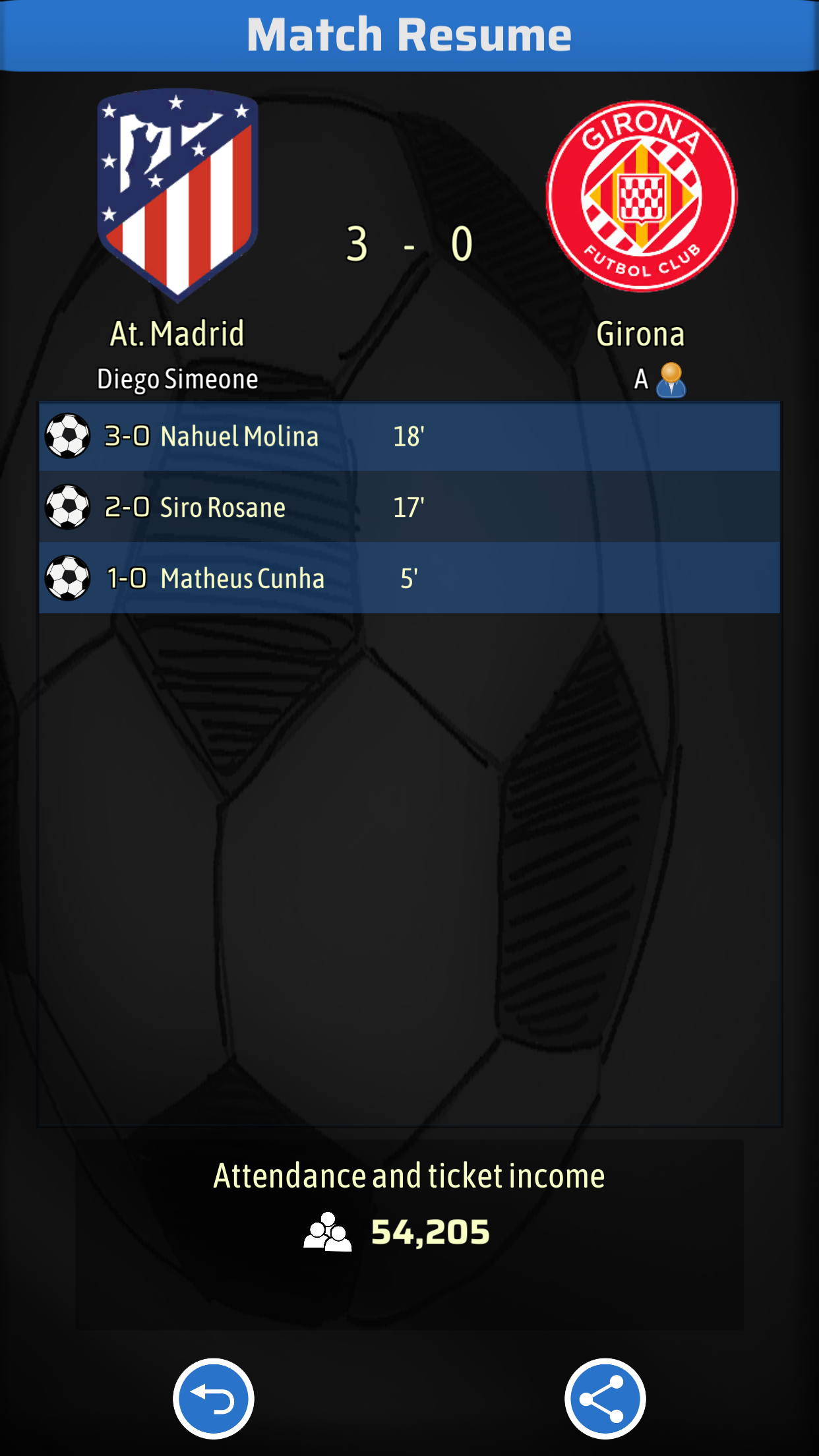Select the Siro Rosane 2-0 goal row

pos(409,507)
